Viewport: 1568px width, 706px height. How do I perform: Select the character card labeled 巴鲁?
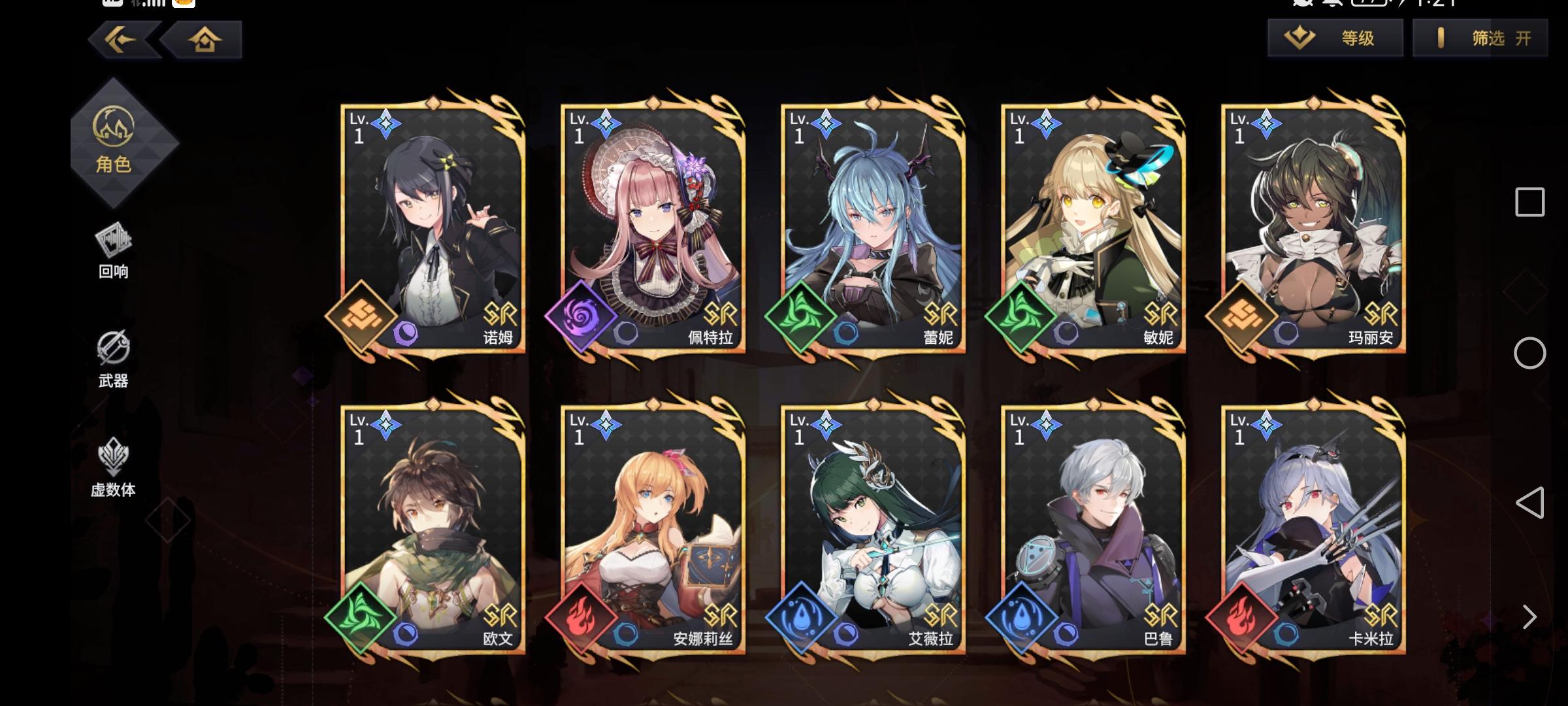tap(1093, 529)
